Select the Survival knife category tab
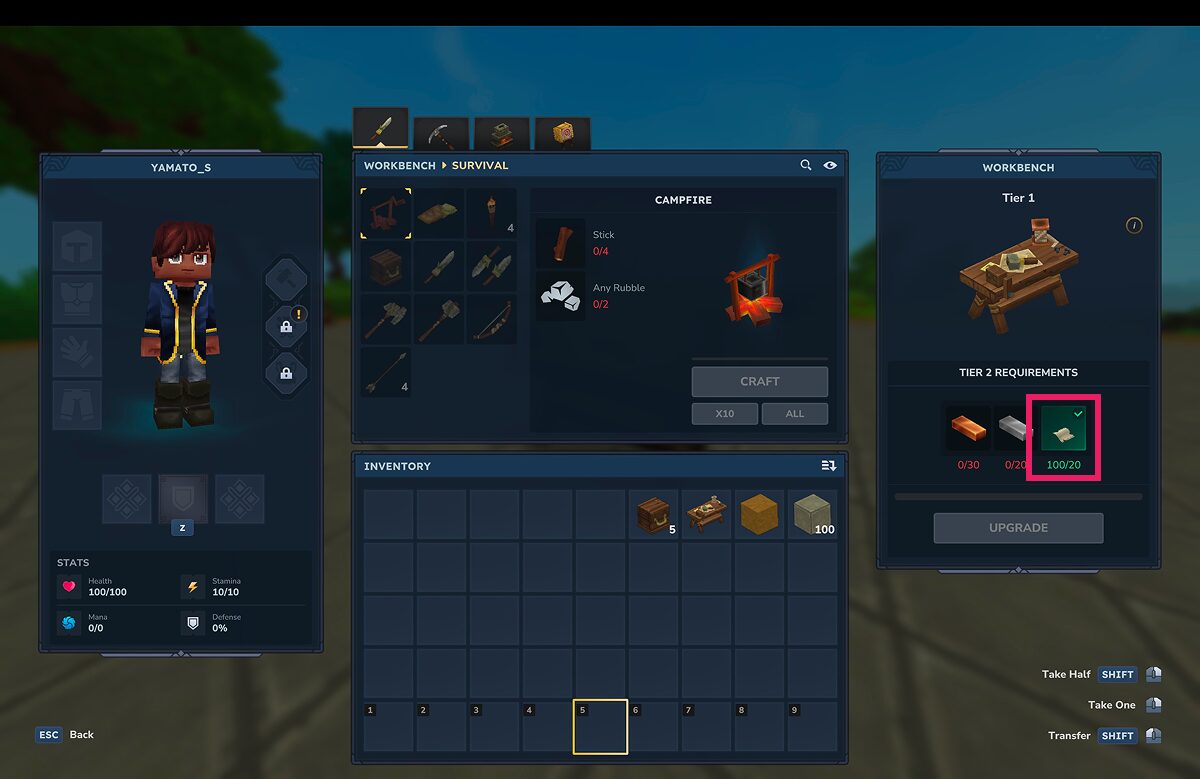 click(x=381, y=129)
